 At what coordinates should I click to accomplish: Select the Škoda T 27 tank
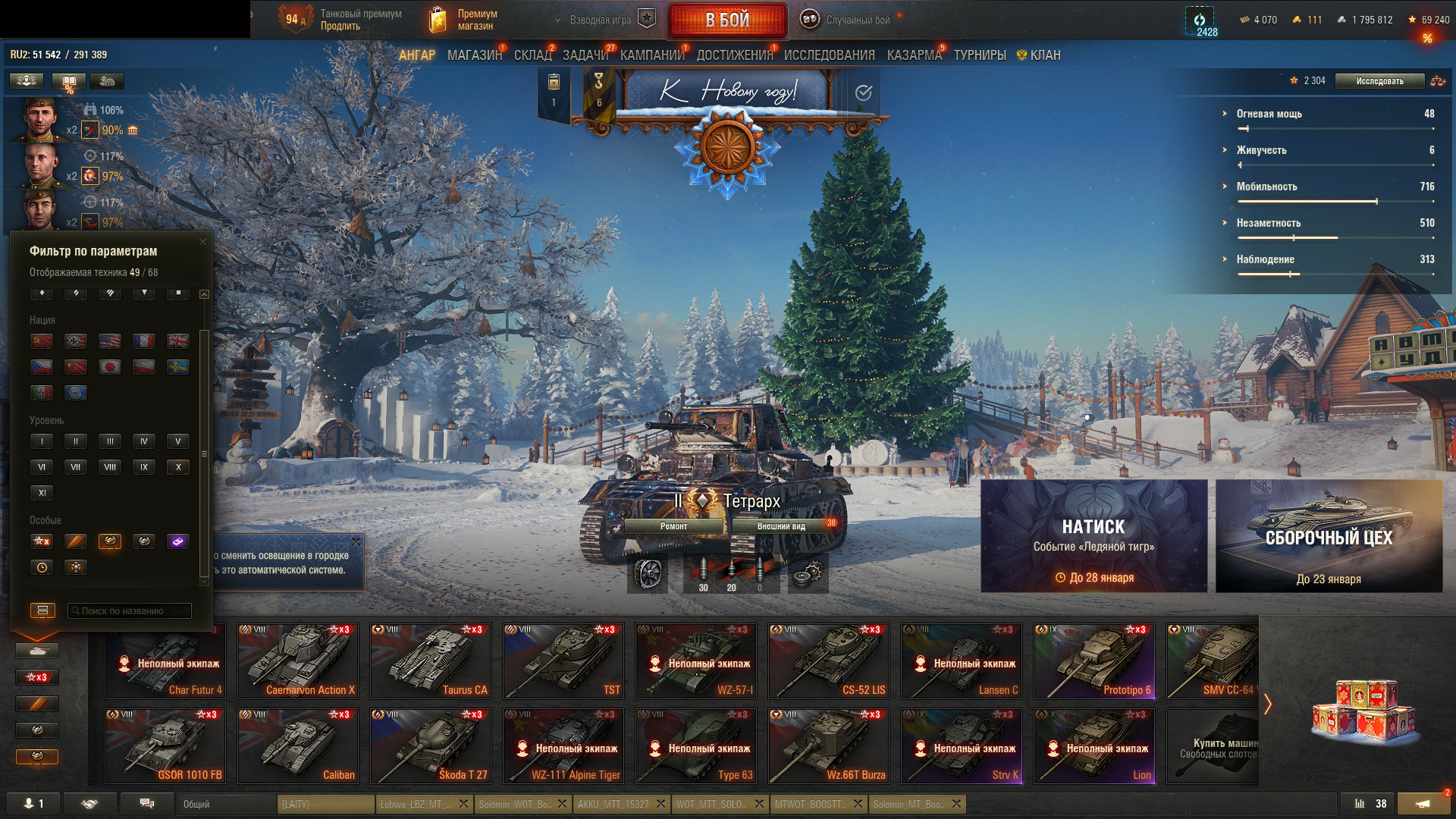pos(430,745)
